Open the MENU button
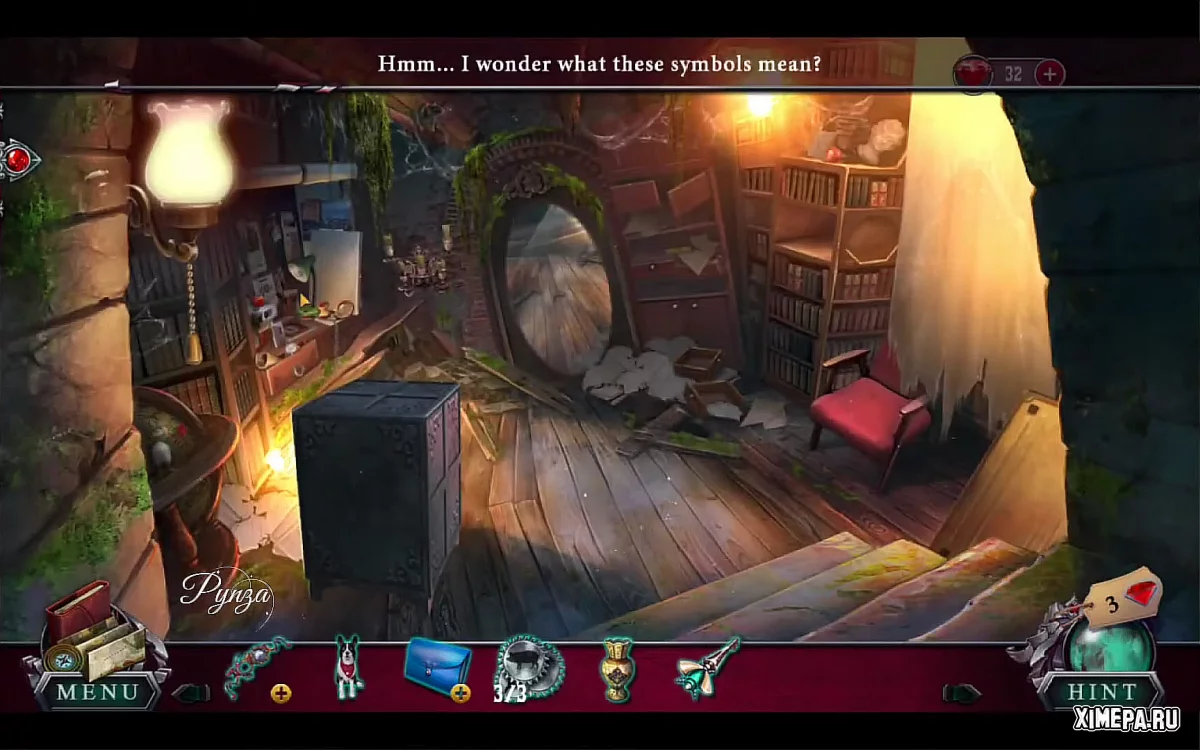 point(97,691)
